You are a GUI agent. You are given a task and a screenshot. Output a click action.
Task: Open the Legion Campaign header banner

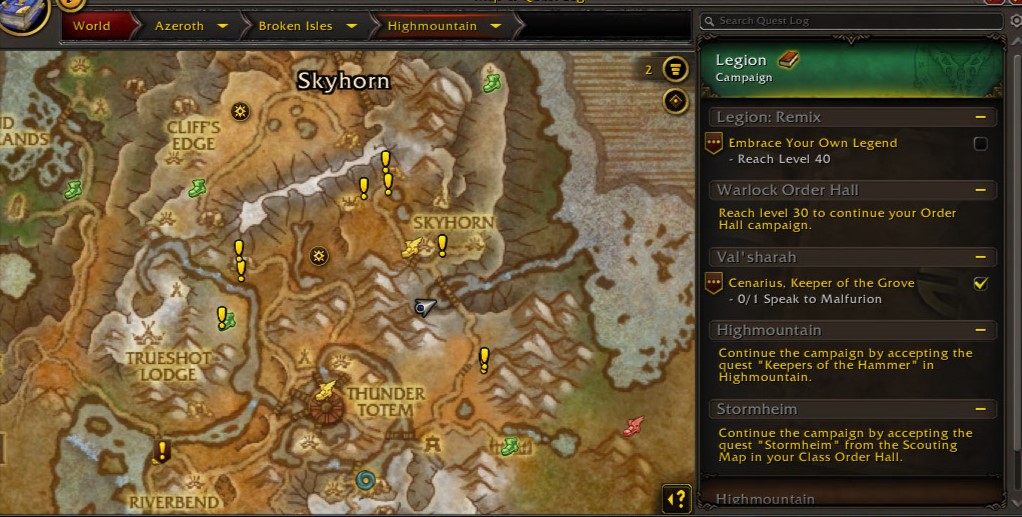(850, 68)
